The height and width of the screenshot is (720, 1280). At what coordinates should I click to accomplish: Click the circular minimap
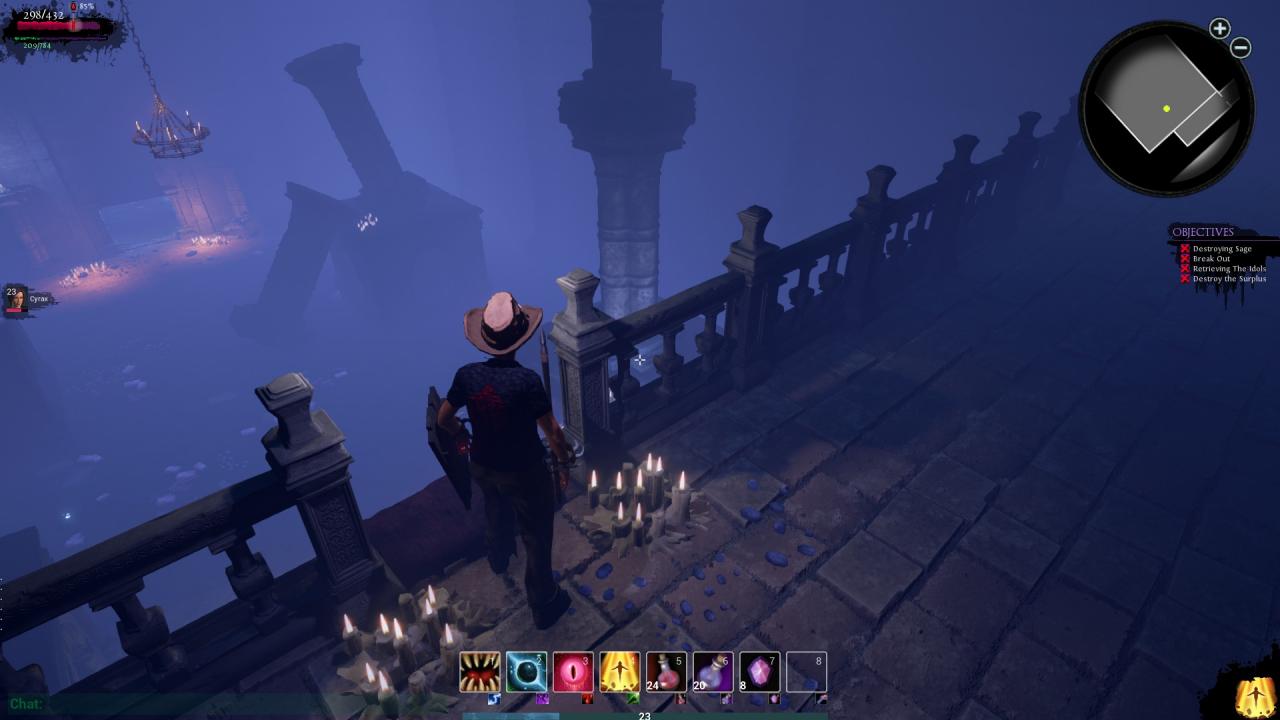click(1166, 108)
